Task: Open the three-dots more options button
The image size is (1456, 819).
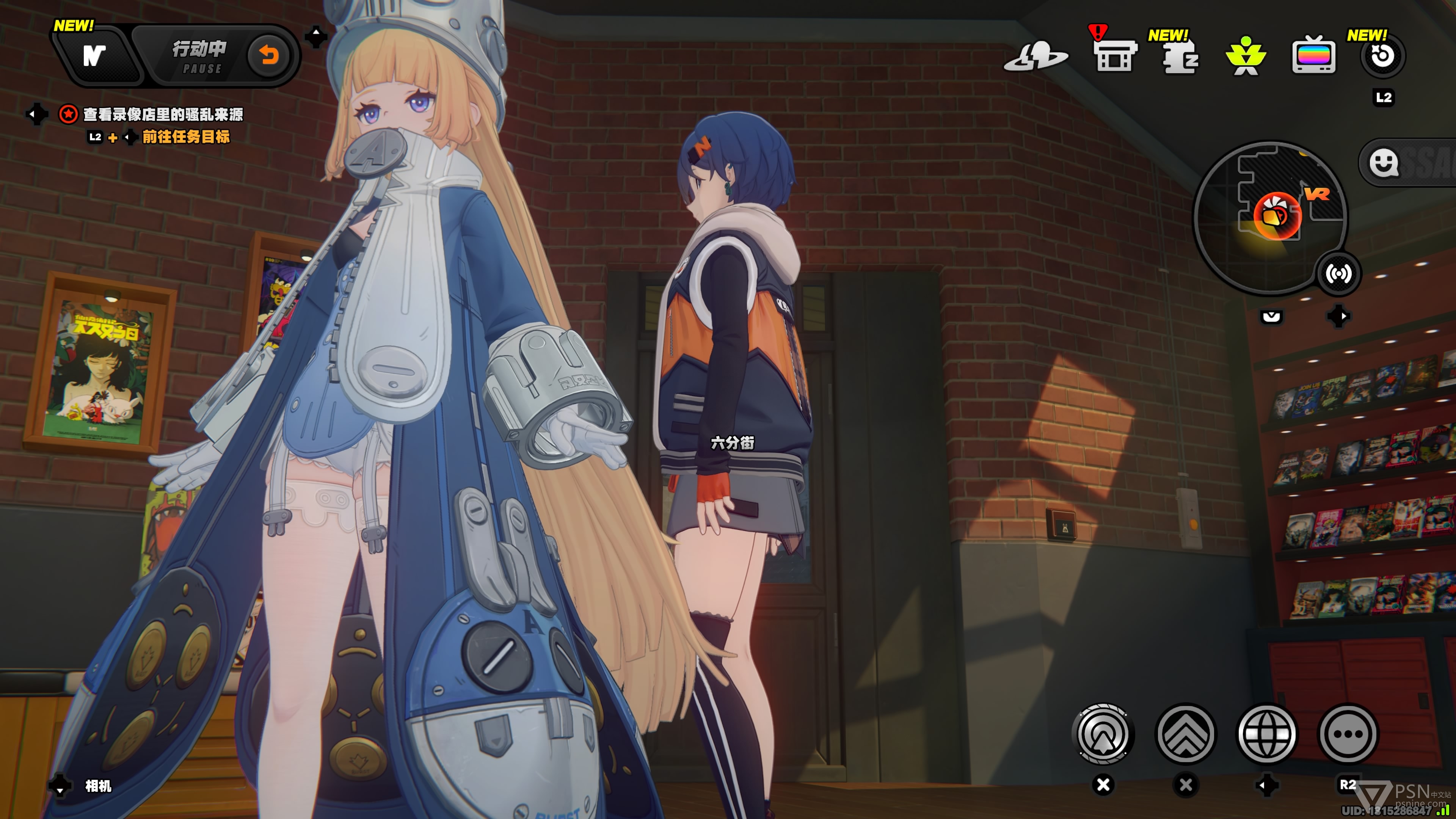Action: click(x=1348, y=734)
